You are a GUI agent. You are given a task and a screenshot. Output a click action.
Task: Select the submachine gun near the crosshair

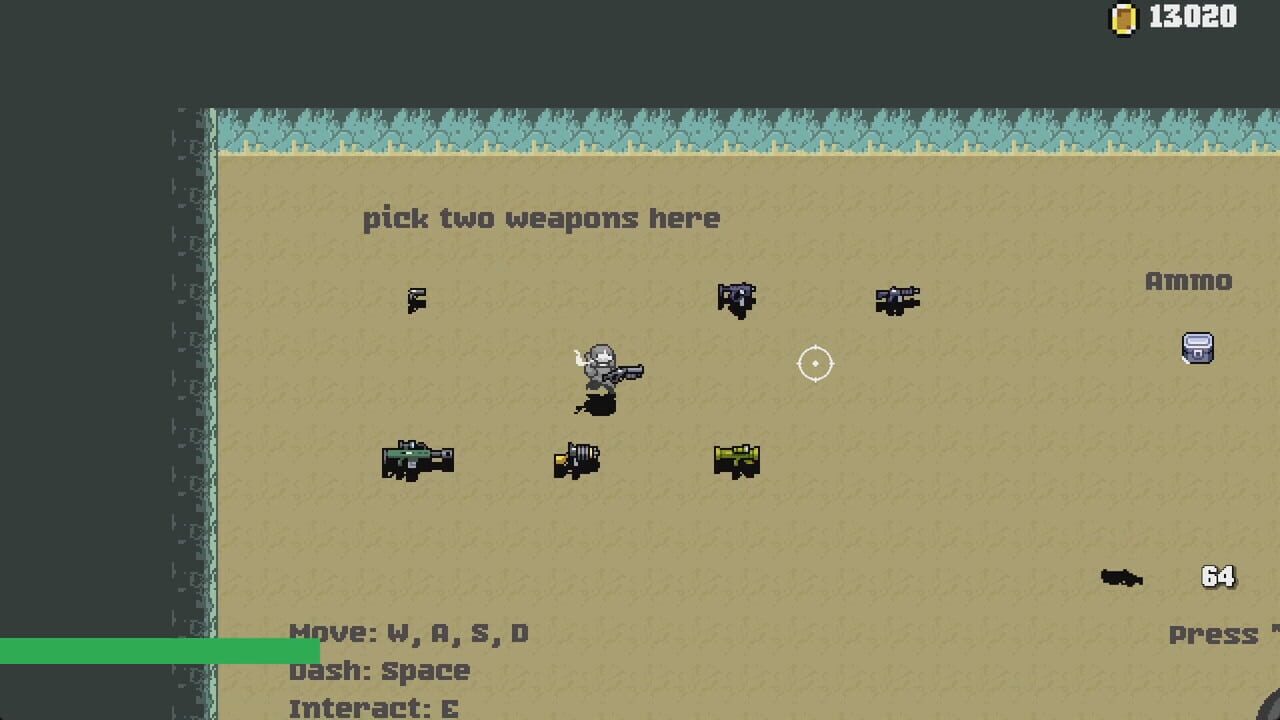click(x=897, y=298)
